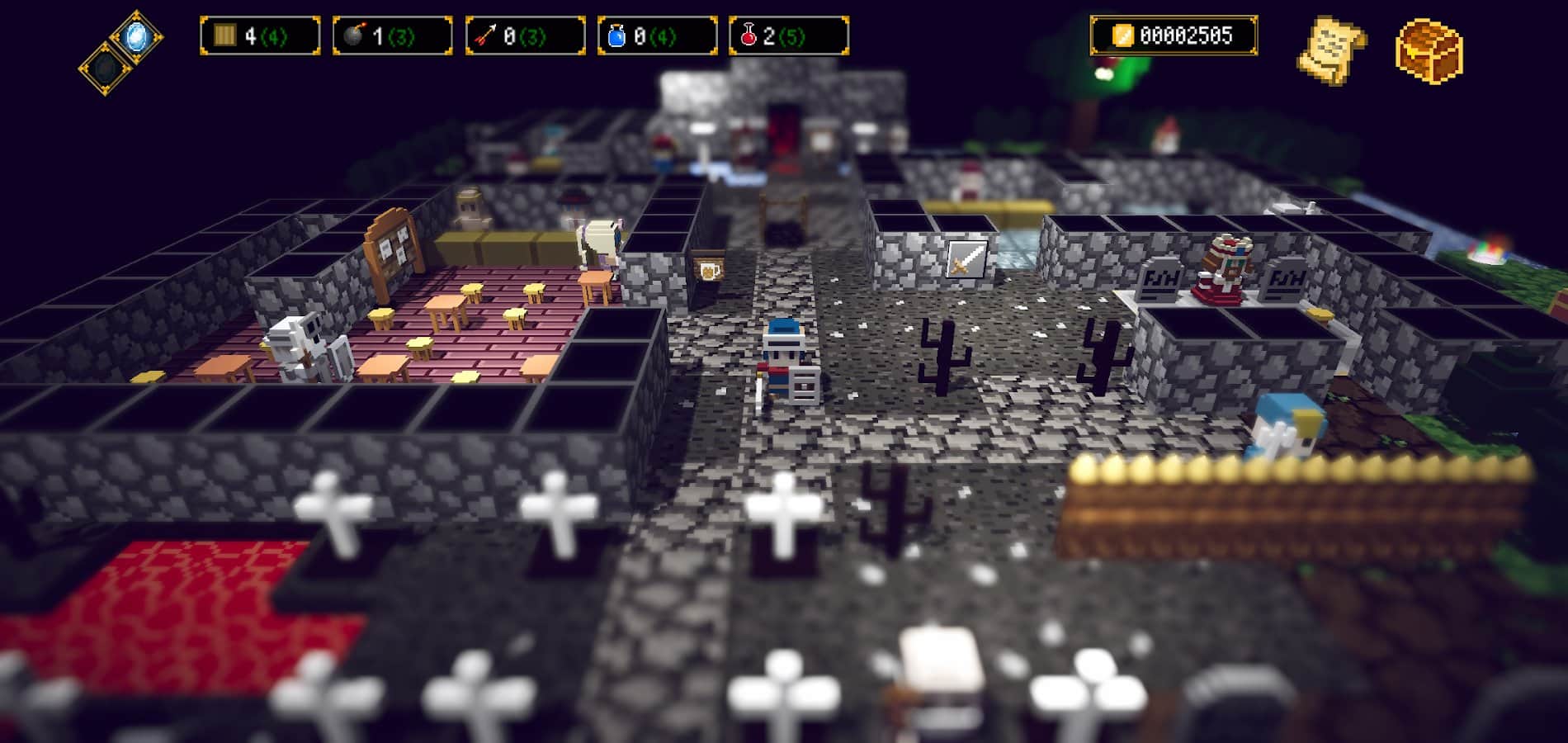This screenshot has width=1568, height=743.
Task: Click the gold coin currency icon
Action: coord(1122,35)
